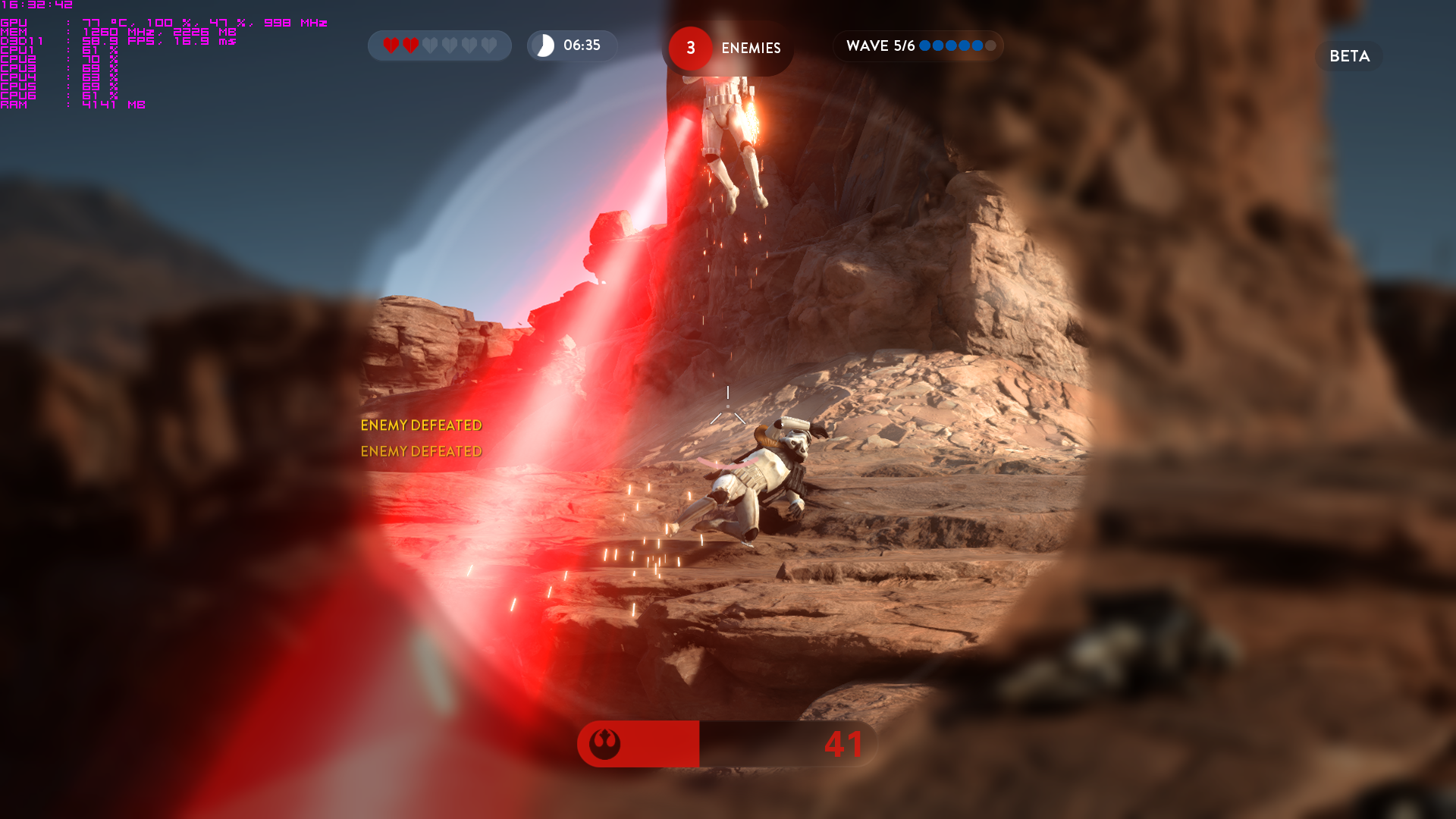Click the Rebel Alliance emblem icon
This screenshot has height=819, width=1456.
pos(604,744)
